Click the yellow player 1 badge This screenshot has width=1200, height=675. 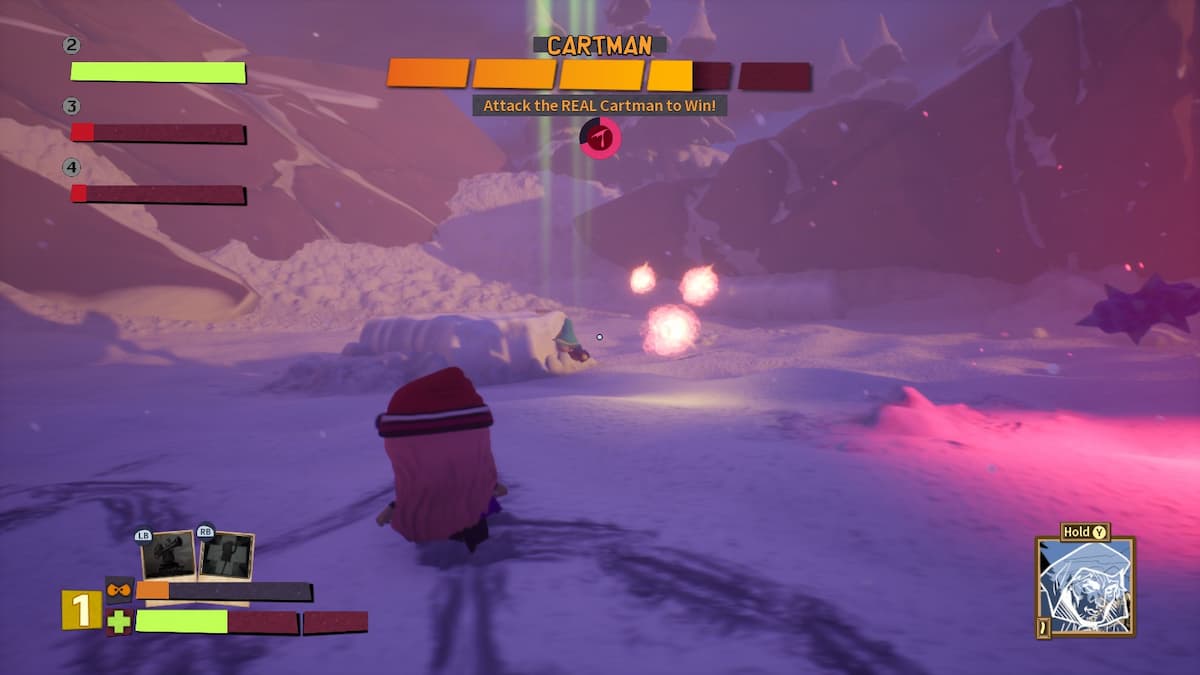[x=81, y=610]
